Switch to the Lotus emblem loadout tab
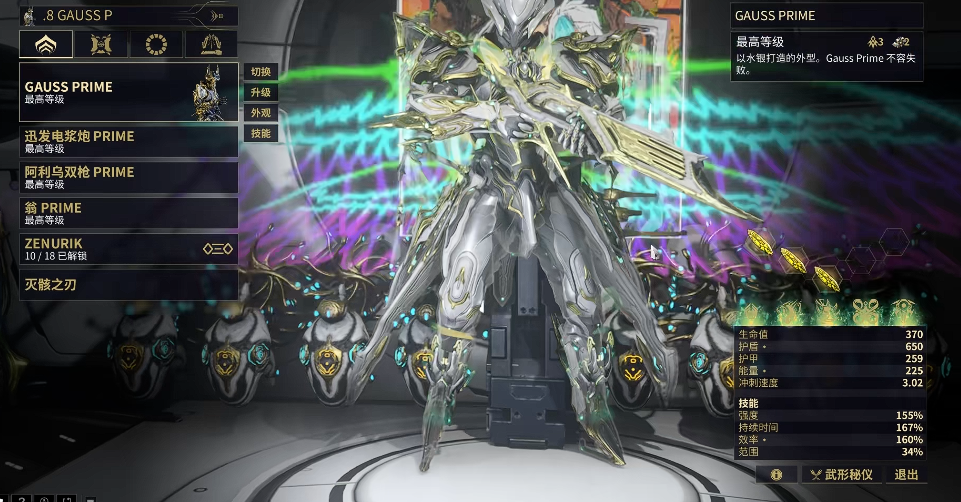 coord(46,44)
